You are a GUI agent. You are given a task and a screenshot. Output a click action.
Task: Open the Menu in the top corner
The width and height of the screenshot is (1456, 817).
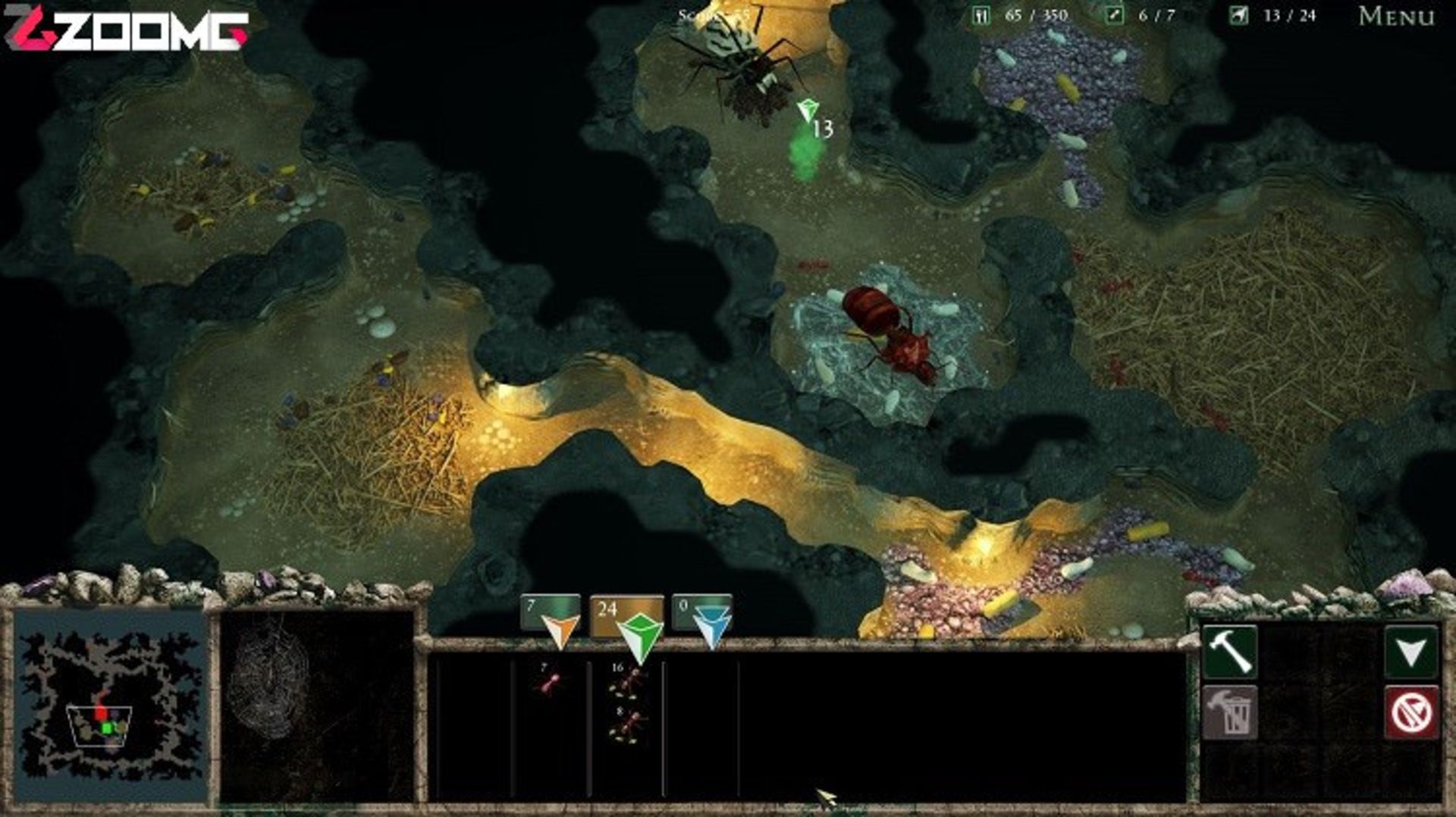coord(1396,16)
